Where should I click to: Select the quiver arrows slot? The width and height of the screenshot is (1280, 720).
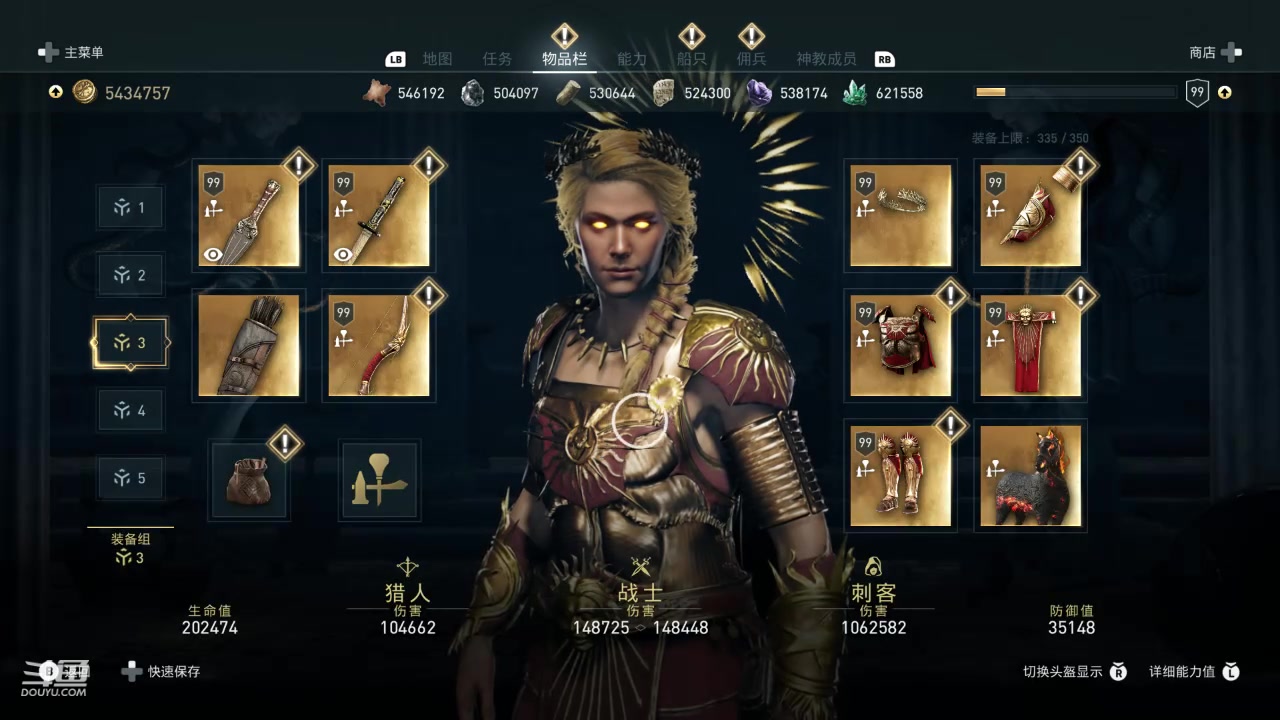coord(249,345)
